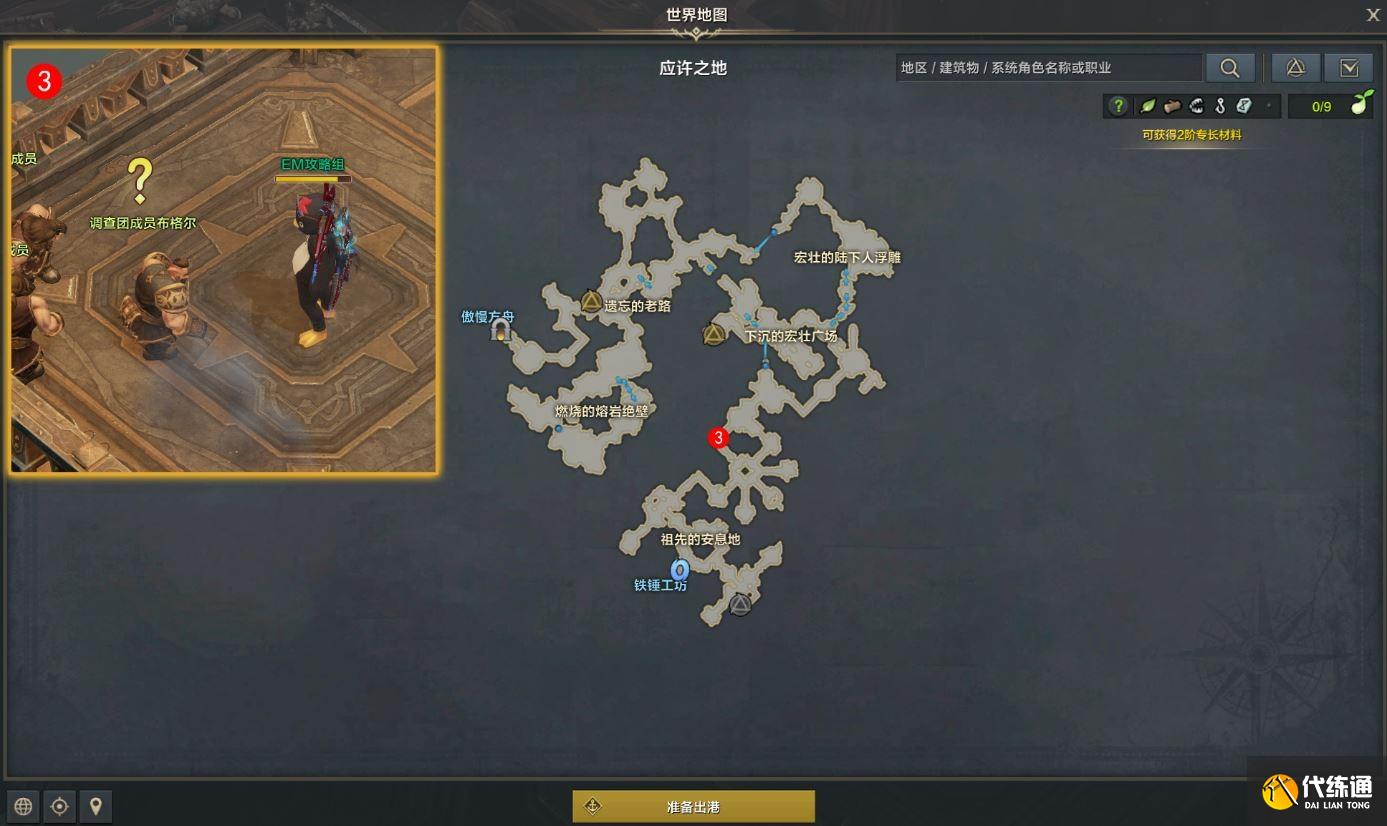Click the current-location crosshair icon

point(59,806)
